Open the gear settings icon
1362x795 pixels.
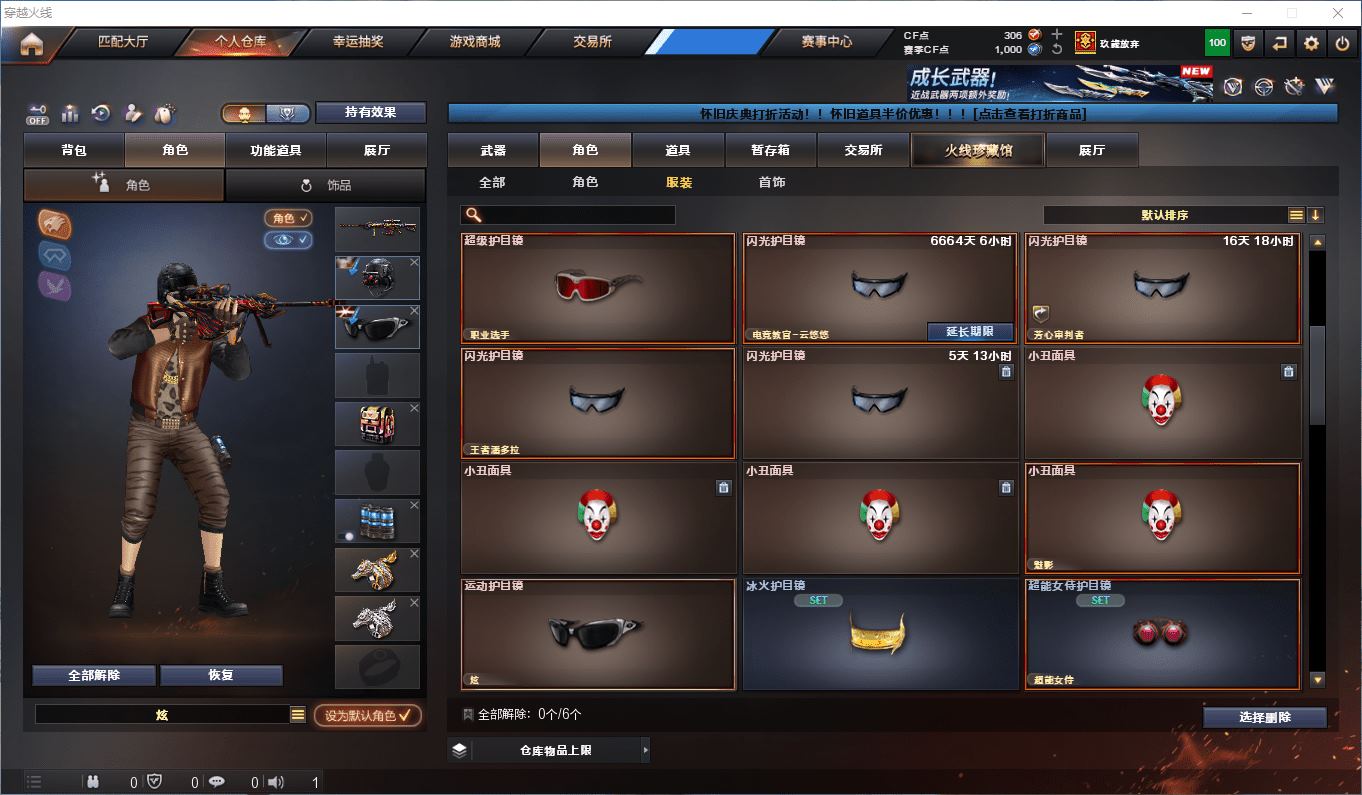[1311, 43]
